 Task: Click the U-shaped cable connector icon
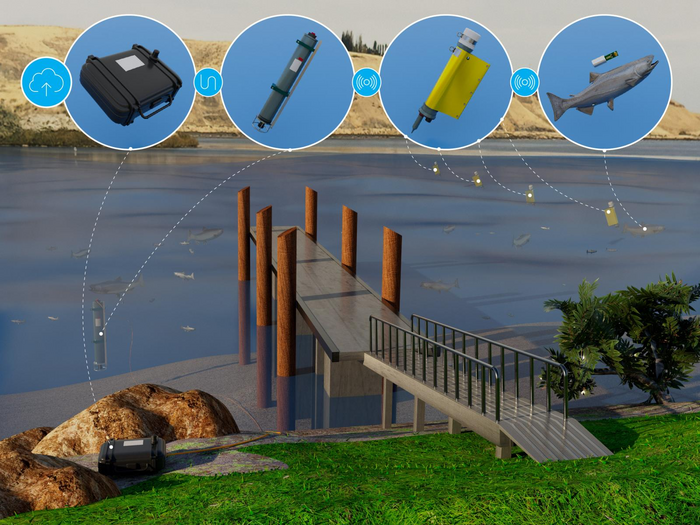207,82
